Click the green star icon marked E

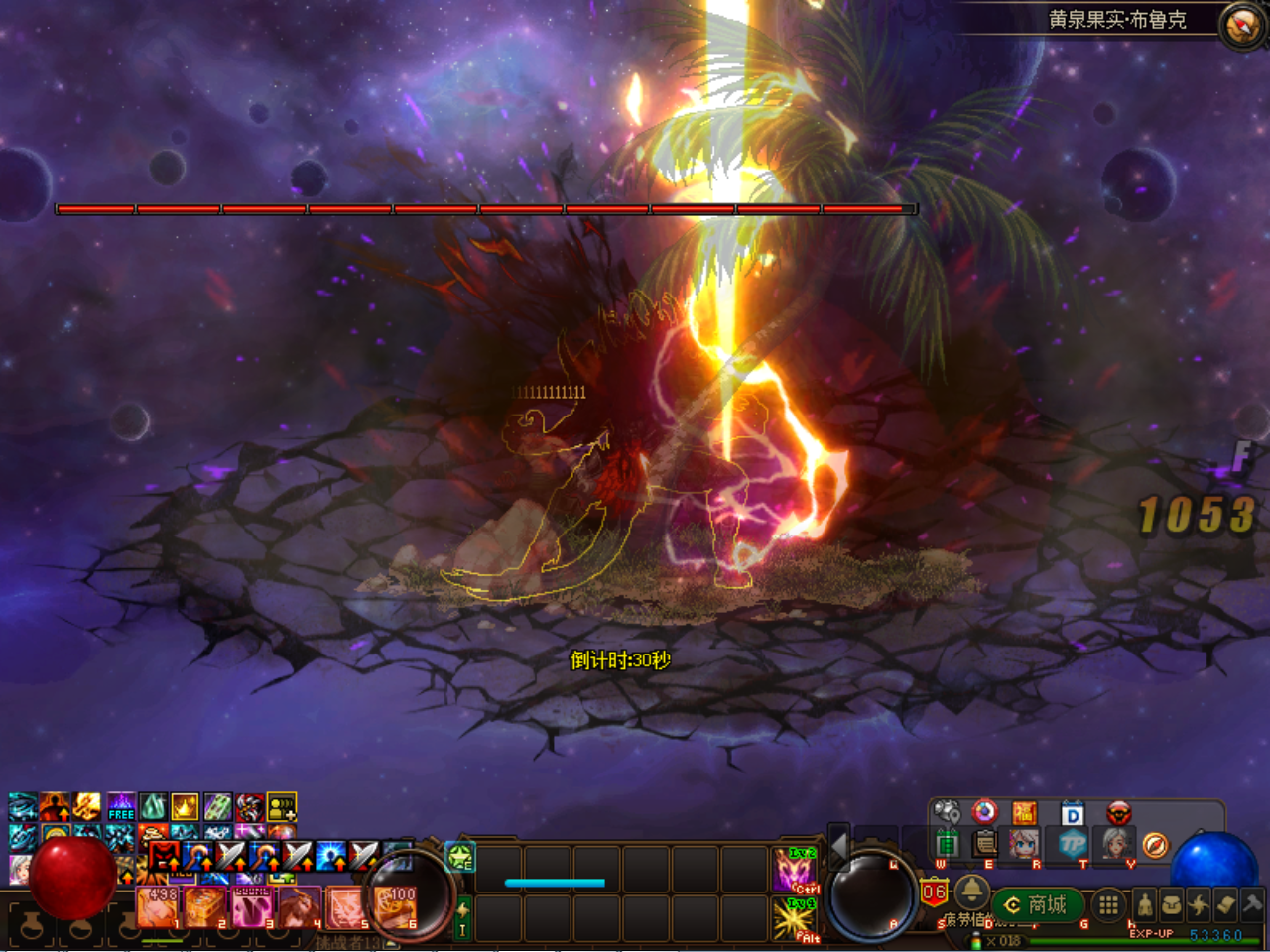tap(460, 856)
